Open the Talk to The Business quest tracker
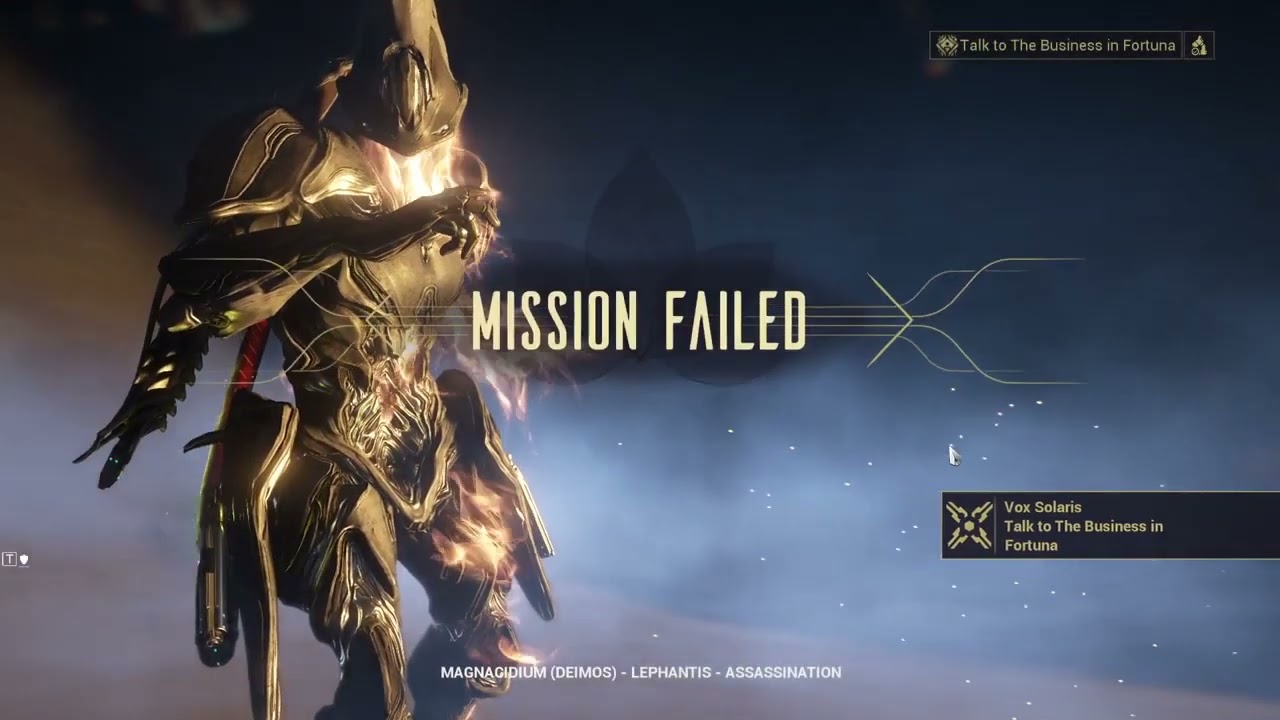The height and width of the screenshot is (720, 1280). pyautogui.click(x=1056, y=45)
